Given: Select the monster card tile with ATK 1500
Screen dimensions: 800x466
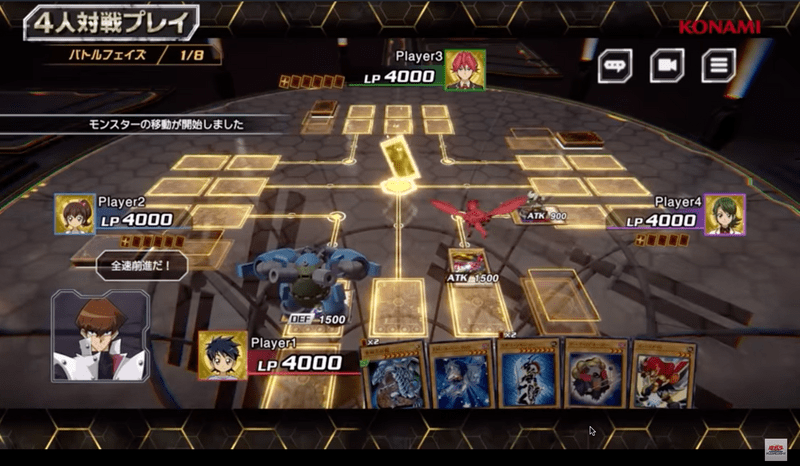Looking at the screenshot, I should tap(468, 262).
